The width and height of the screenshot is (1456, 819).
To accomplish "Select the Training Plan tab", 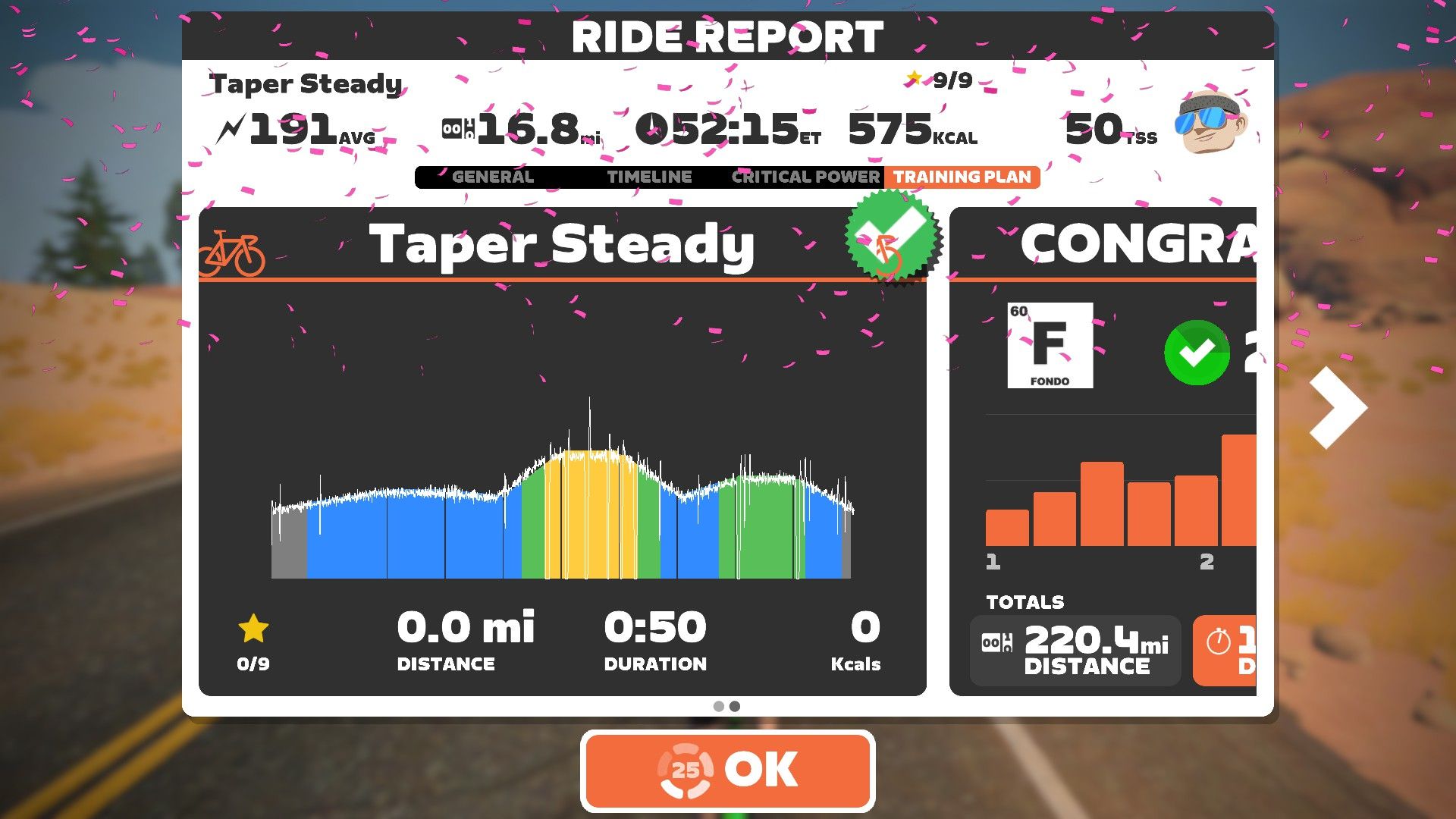I will coord(962,177).
